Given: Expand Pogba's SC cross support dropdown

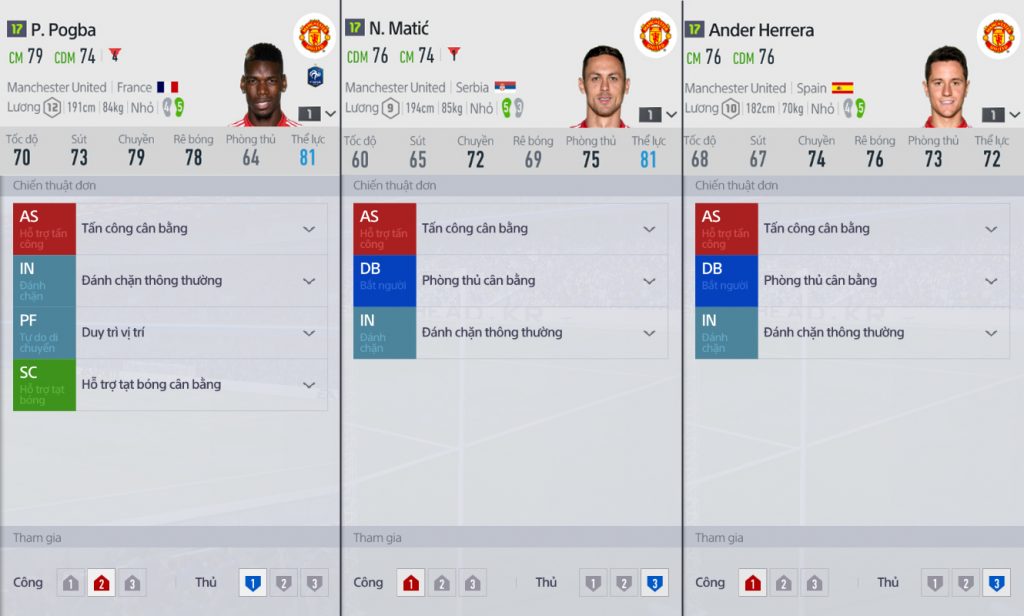Looking at the screenshot, I should 309,385.
